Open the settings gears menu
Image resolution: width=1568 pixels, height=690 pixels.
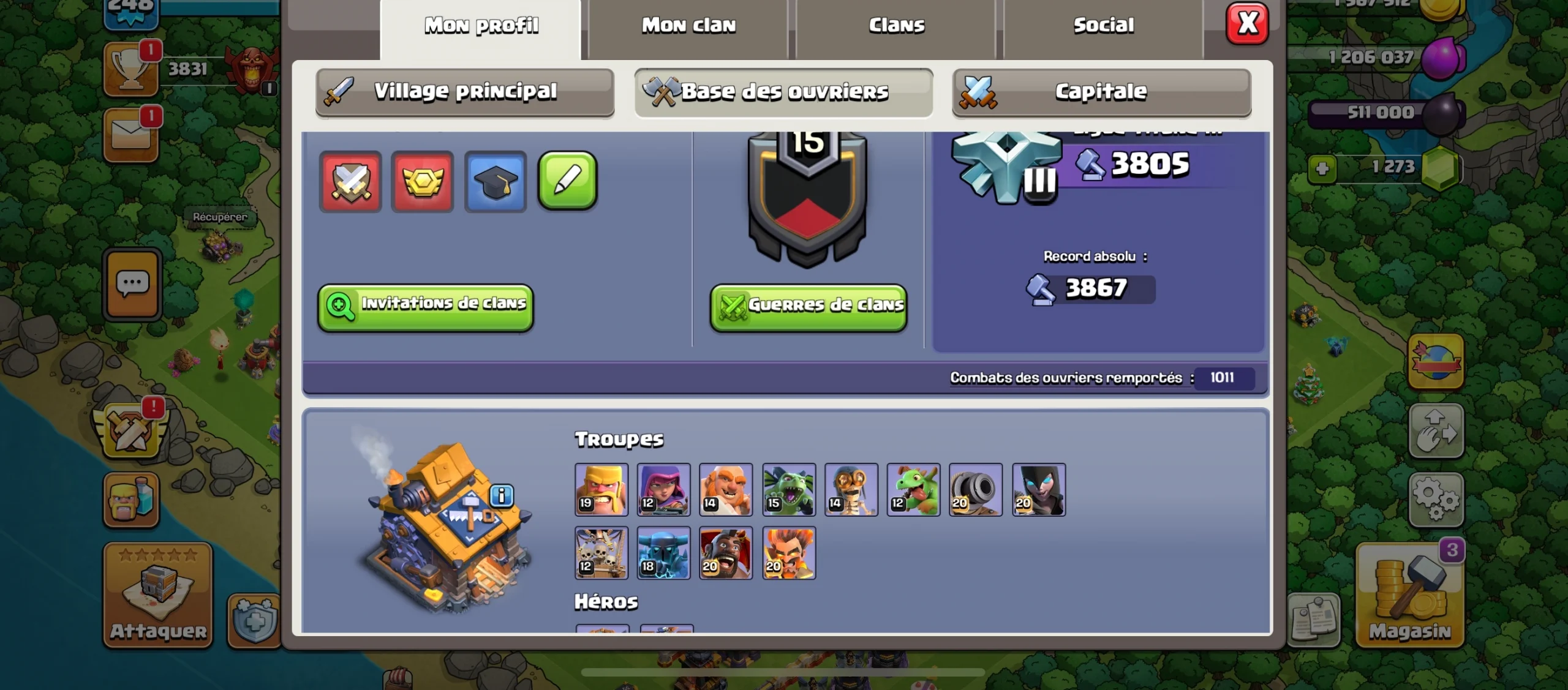1436,499
